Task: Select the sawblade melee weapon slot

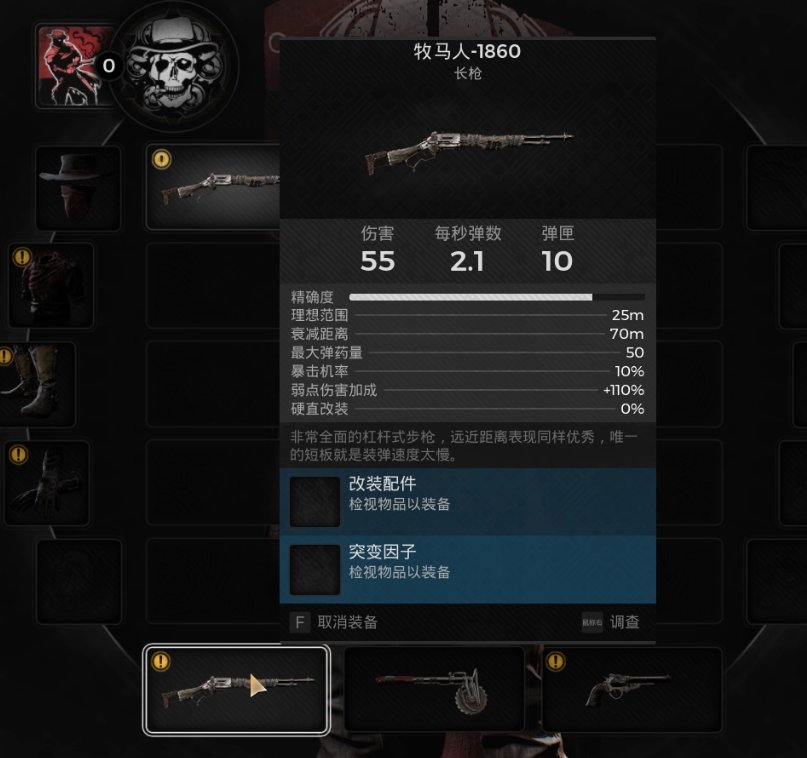Action: coord(434,690)
